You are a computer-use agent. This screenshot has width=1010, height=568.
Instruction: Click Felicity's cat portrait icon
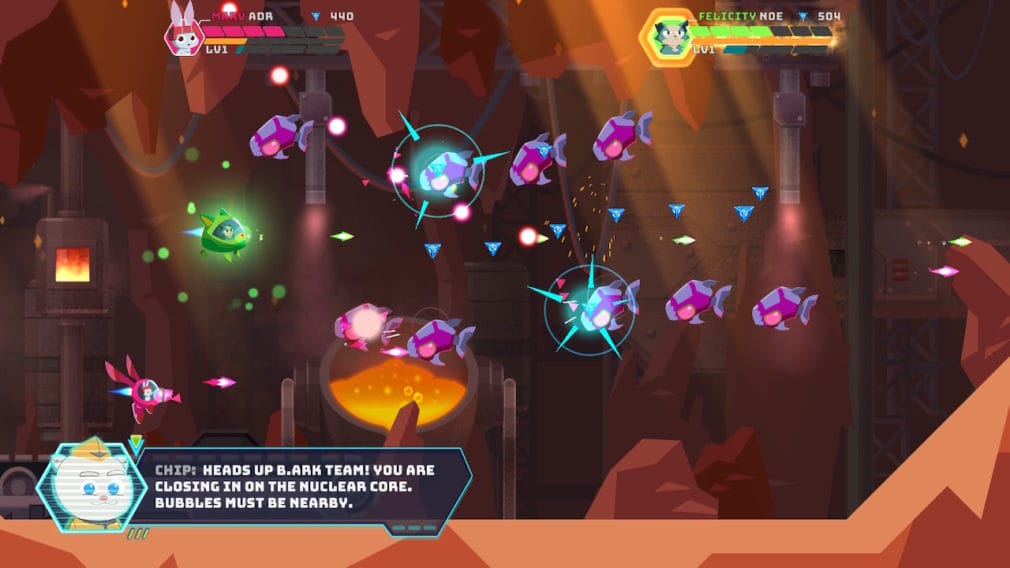(667, 37)
